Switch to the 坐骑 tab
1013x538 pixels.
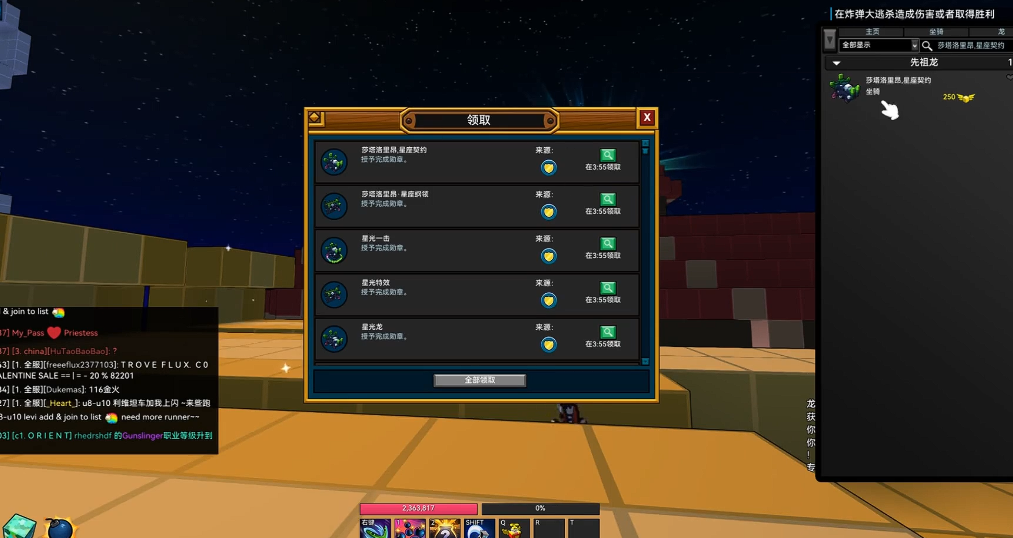click(x=936, y=32)
